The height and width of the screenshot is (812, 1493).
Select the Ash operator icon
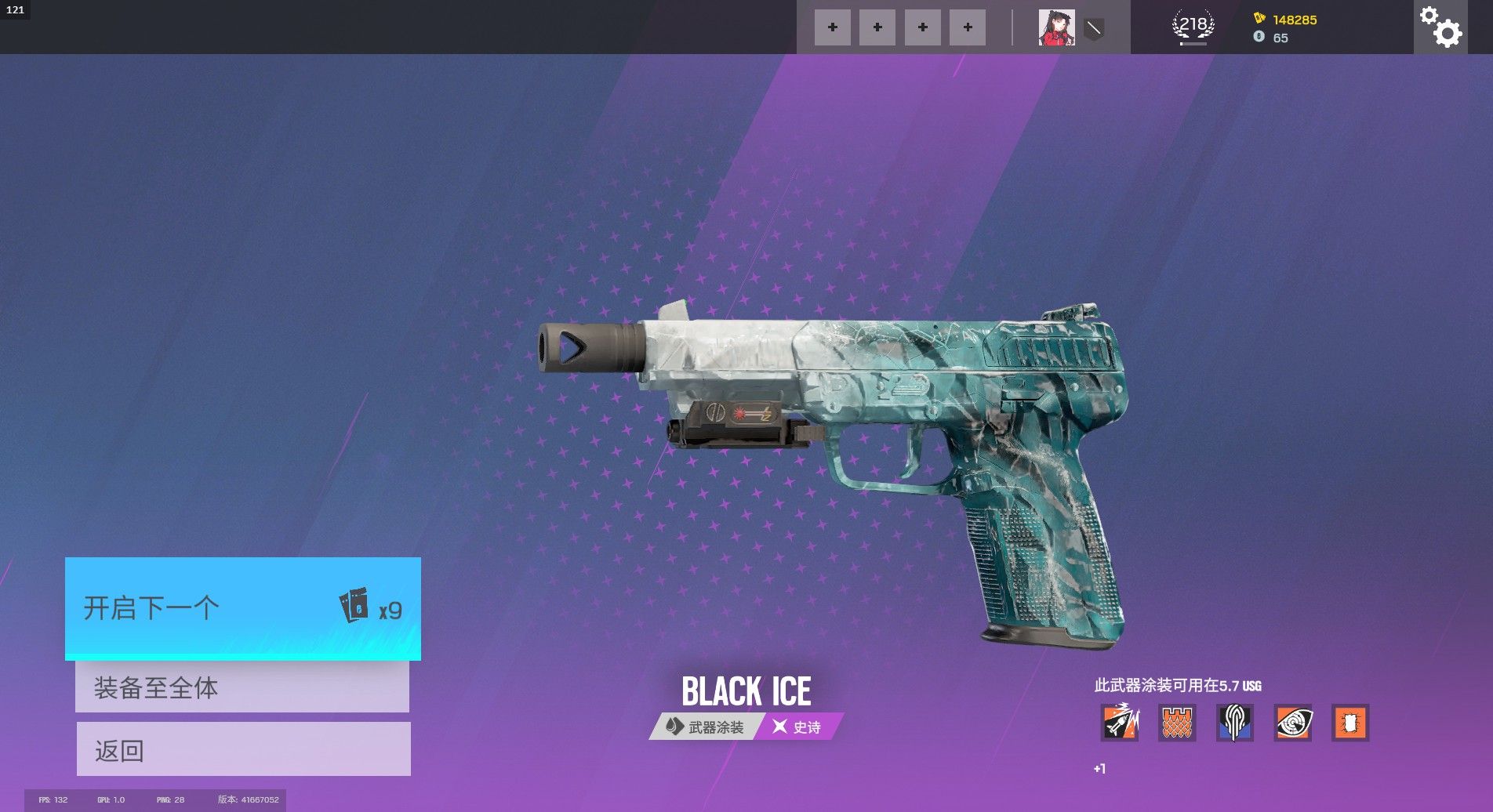pyautogui.click(x=1120, y=722)
